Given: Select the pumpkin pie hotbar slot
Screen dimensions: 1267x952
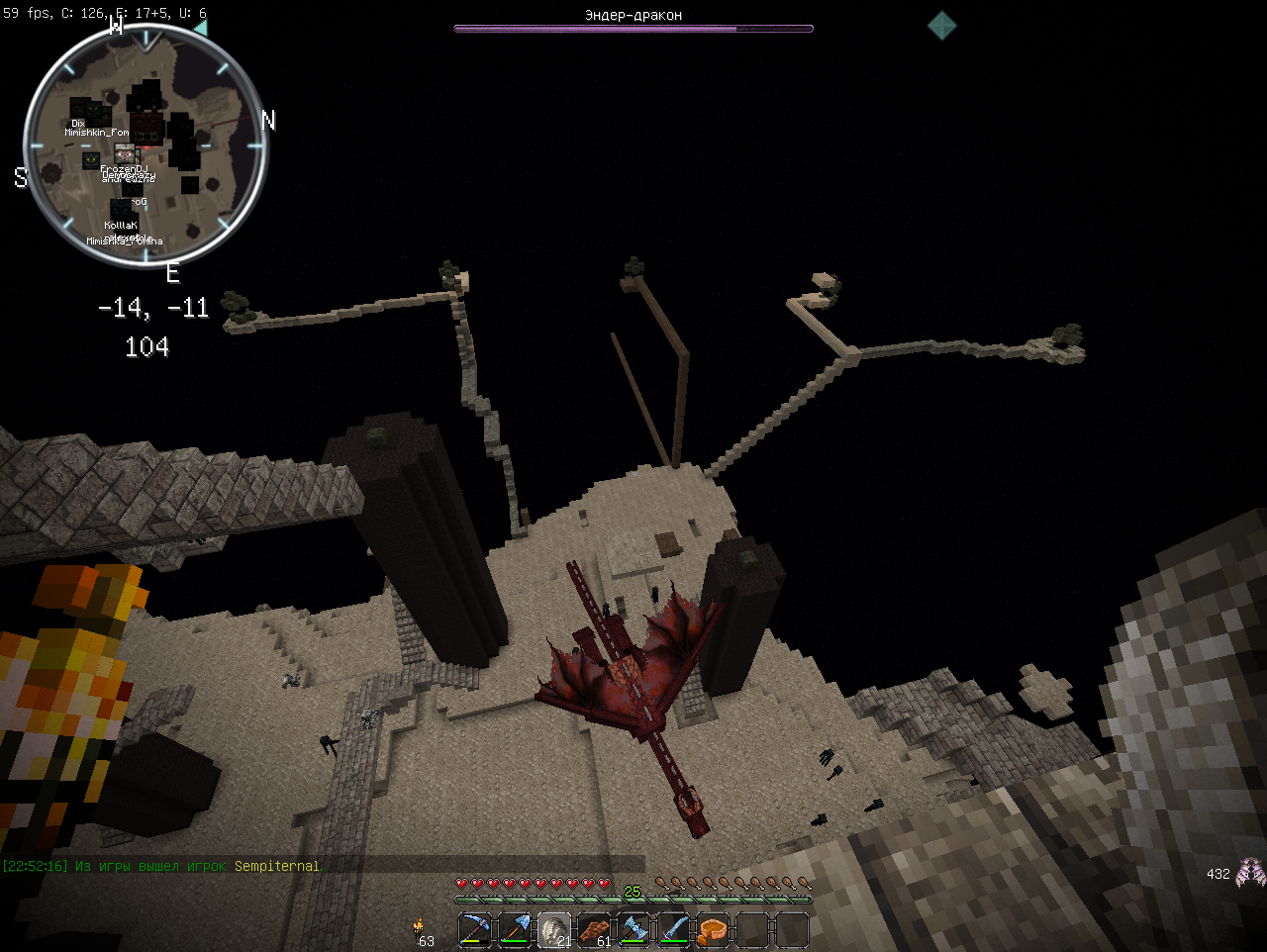Looking at the screenshot, I should (713, 930).
